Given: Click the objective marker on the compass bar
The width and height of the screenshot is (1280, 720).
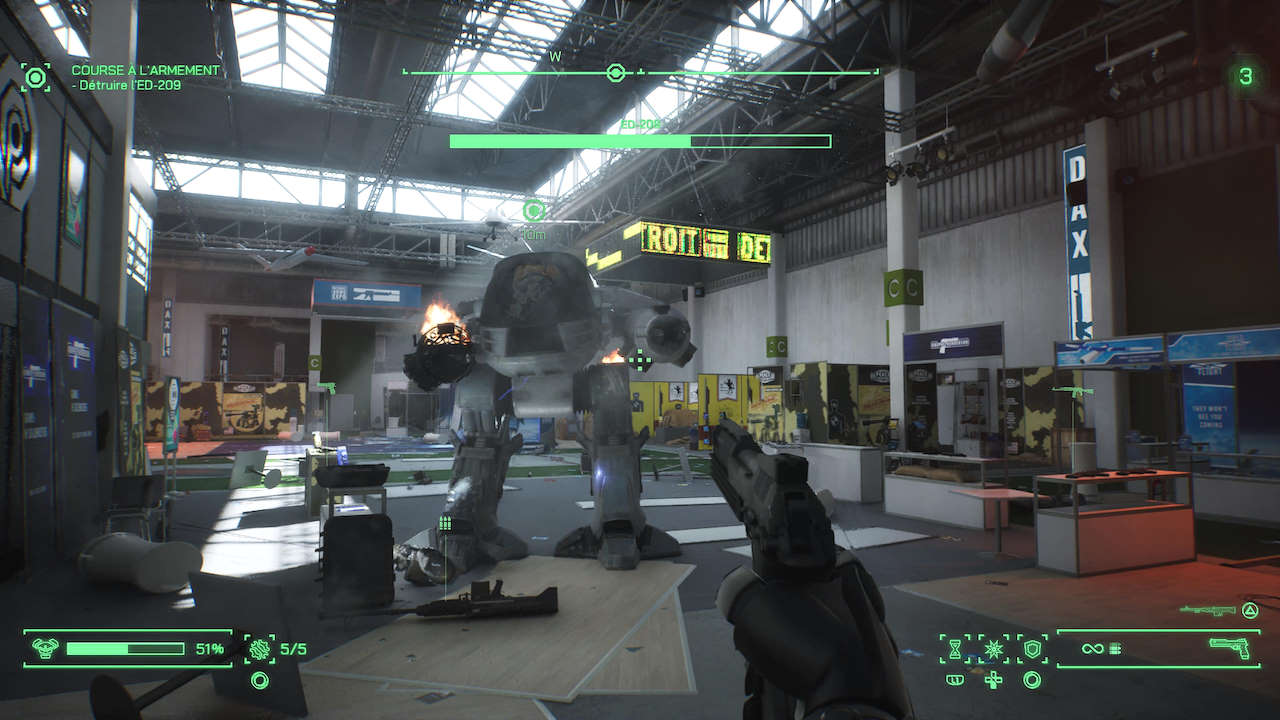Looking at the screenshot, I should tap(616, 73).
